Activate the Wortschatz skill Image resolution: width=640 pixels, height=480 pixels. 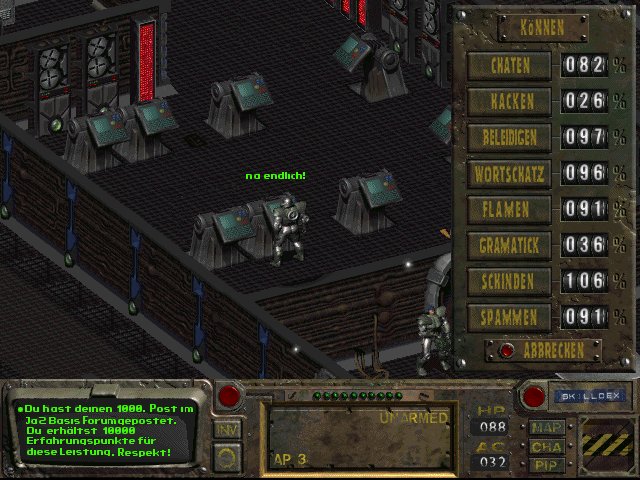(x=512, y=174)
